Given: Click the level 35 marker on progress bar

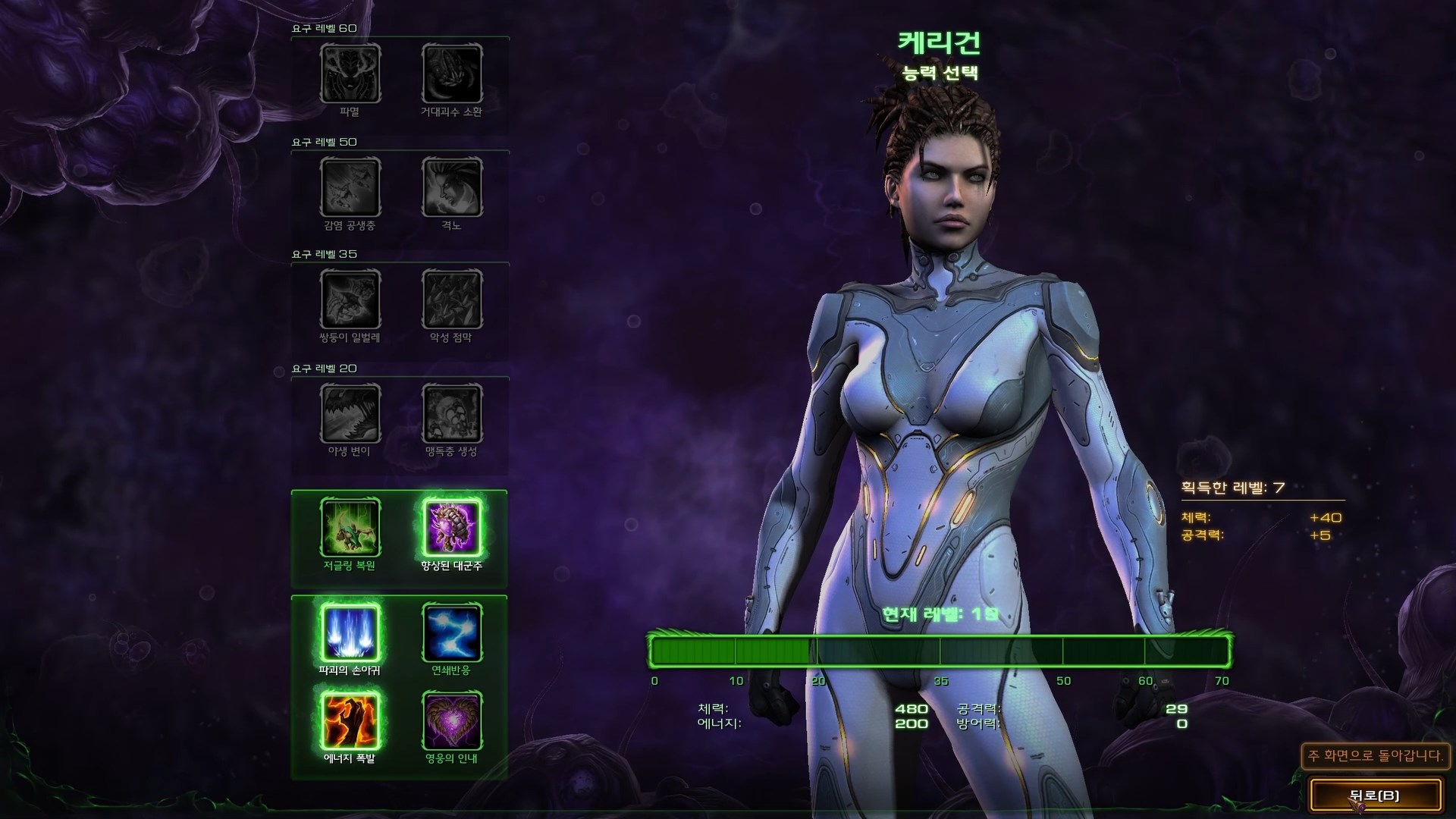Looking at the screenshot, I should pyautogui.click(x=941, y=650).
